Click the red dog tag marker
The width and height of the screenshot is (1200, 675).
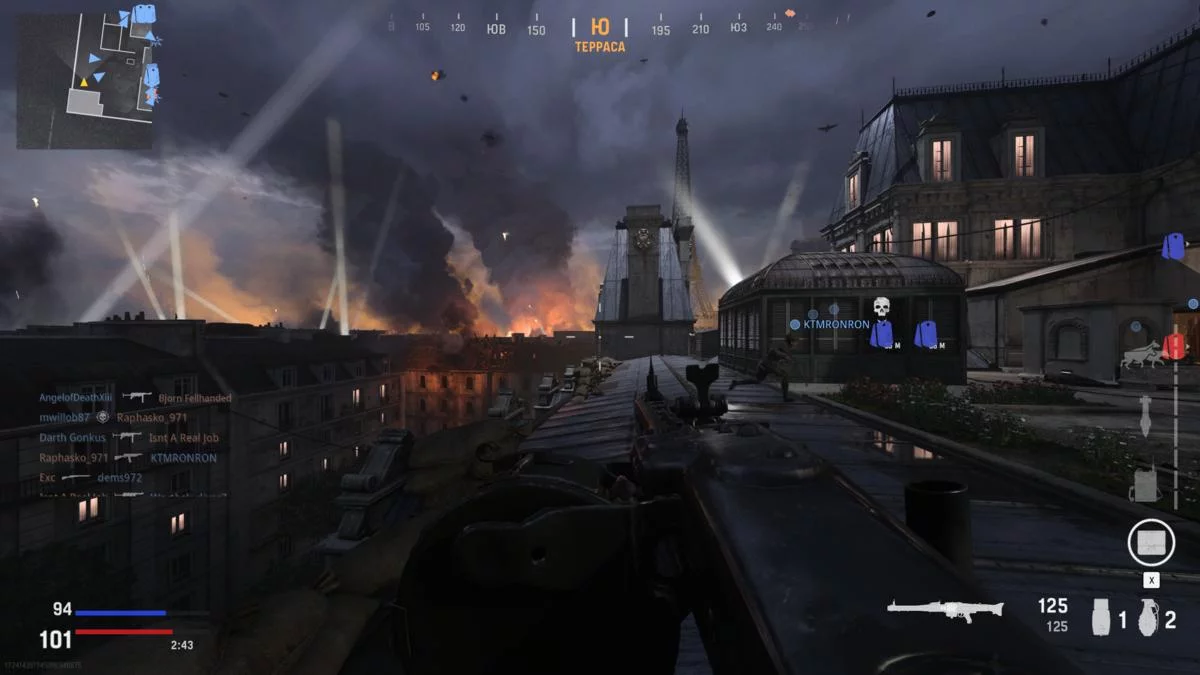1173,347
